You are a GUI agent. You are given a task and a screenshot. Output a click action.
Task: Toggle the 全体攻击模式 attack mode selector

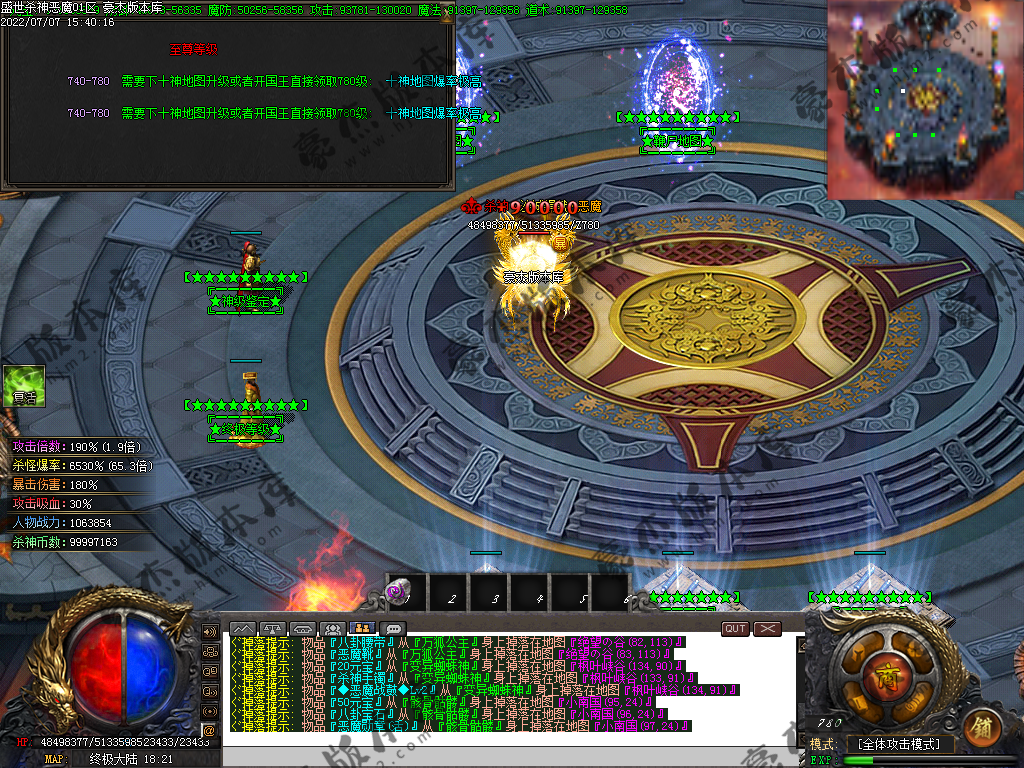click(x=900, y=744)
